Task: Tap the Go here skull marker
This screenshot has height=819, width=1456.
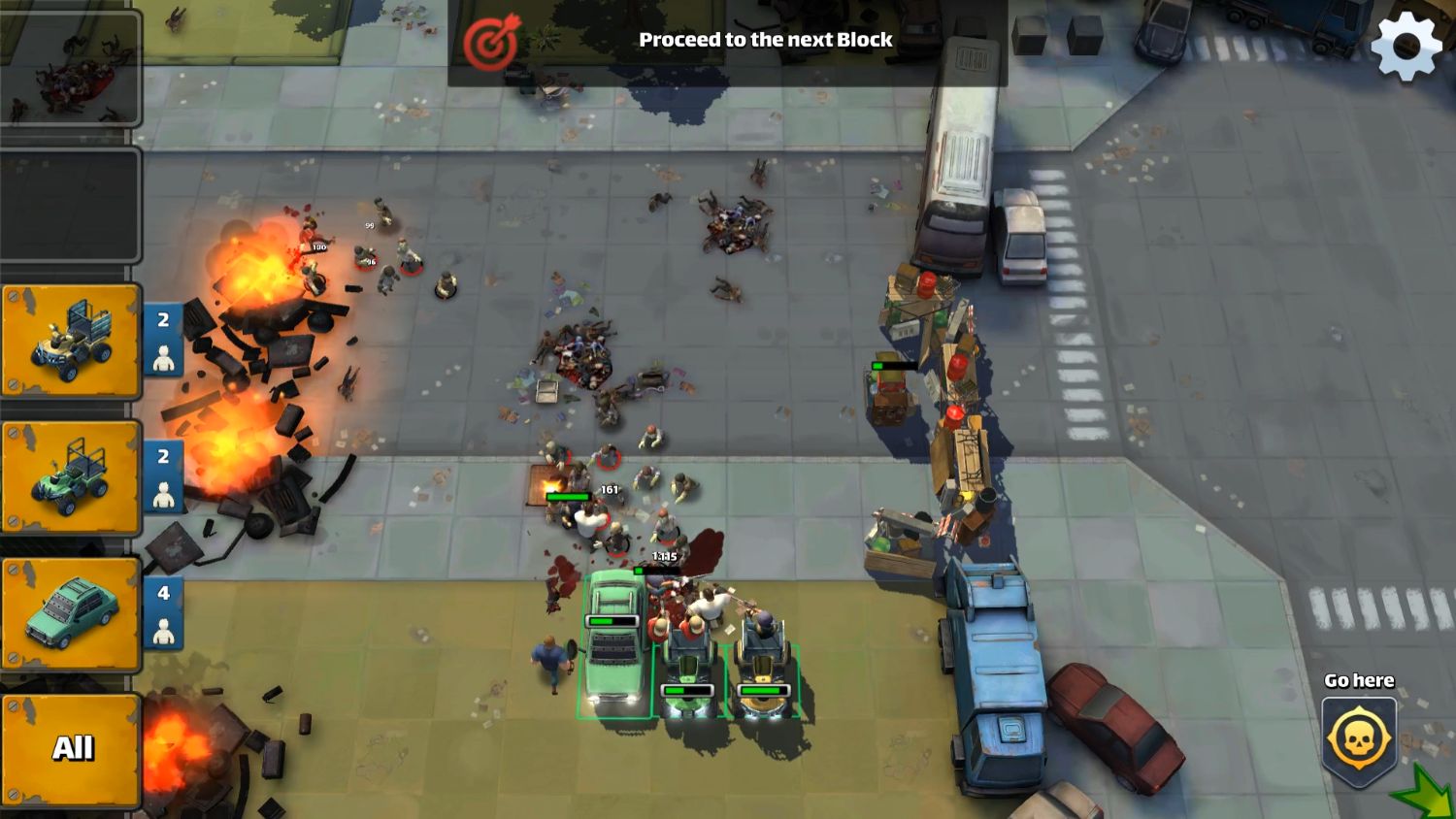Action: pos(1357,740)
